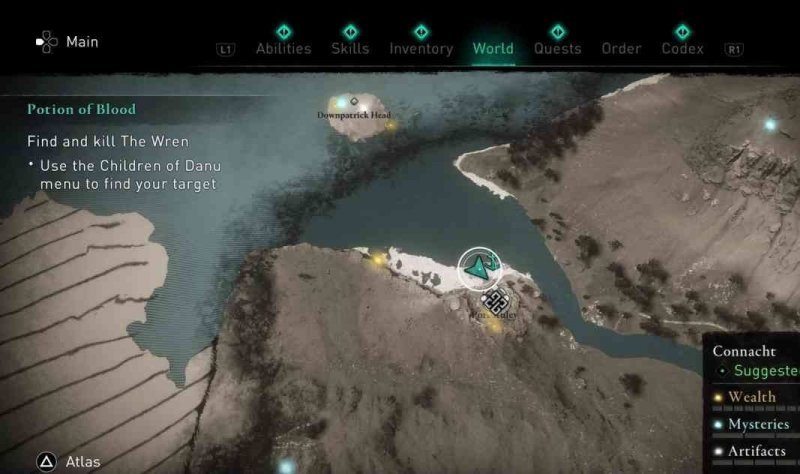Click the Main menu label
The image size is (800, 474).
(80, 42)
